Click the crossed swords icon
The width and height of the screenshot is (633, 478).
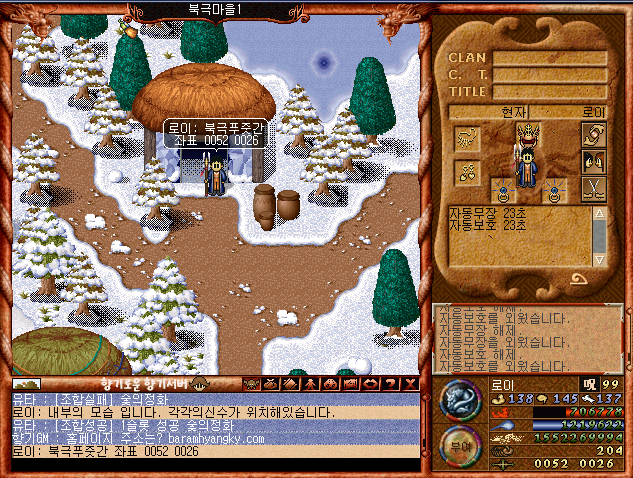[594, 188]
